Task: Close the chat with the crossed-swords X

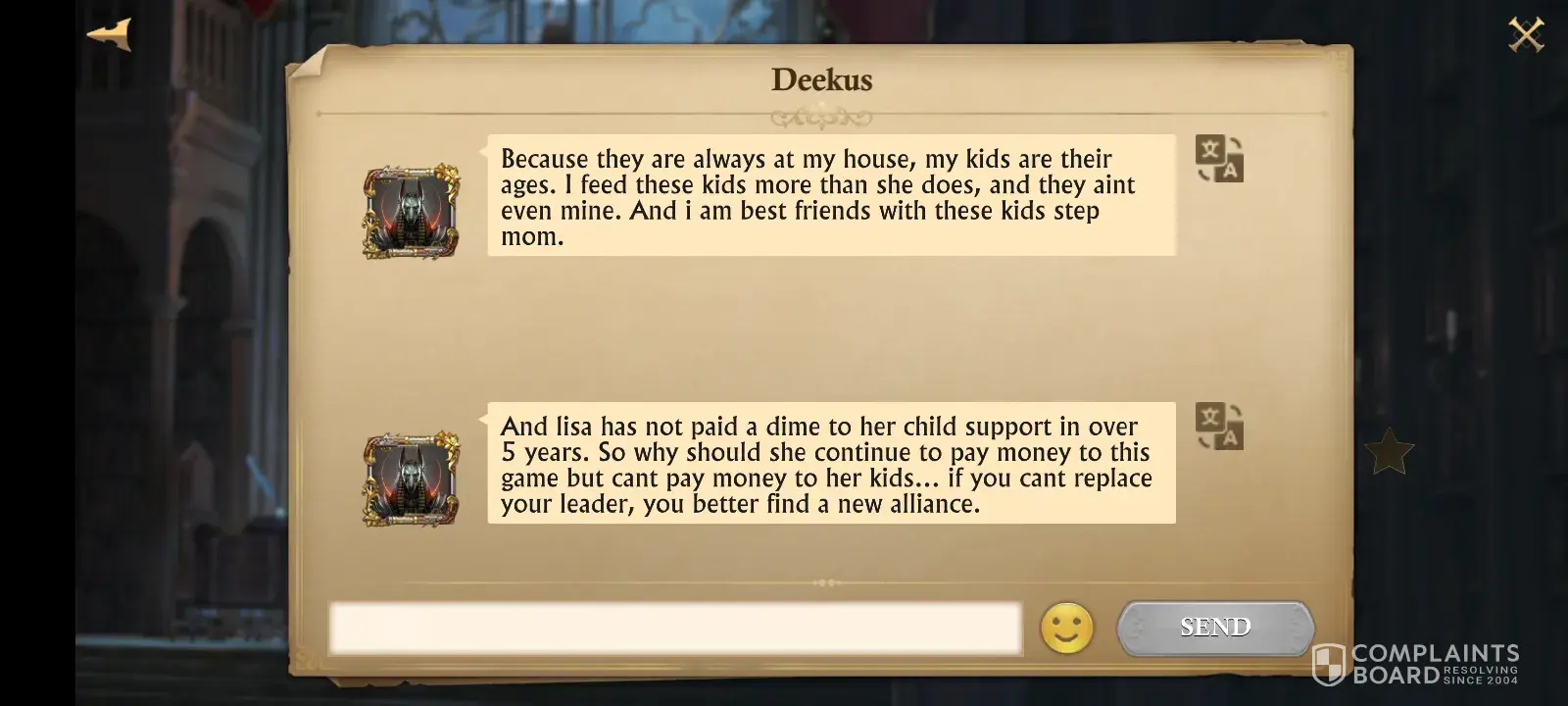Action: click(1526, 35)
